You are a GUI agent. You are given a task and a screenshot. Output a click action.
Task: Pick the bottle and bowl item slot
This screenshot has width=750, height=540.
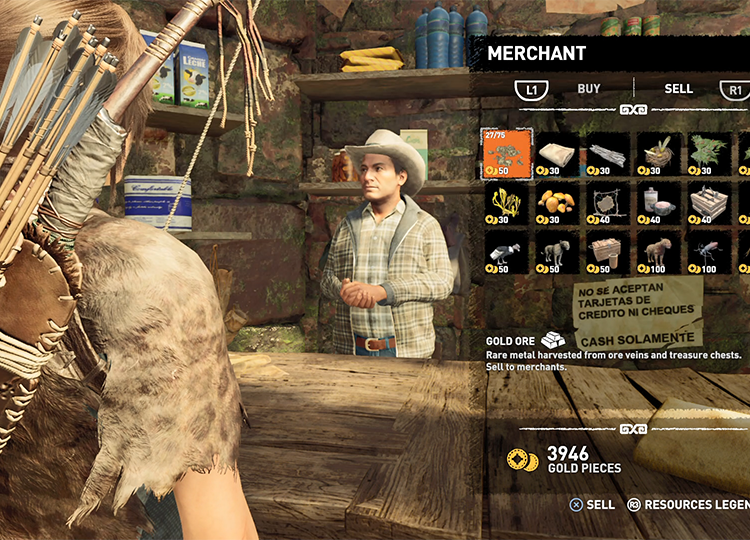click(x=660, y=203)
